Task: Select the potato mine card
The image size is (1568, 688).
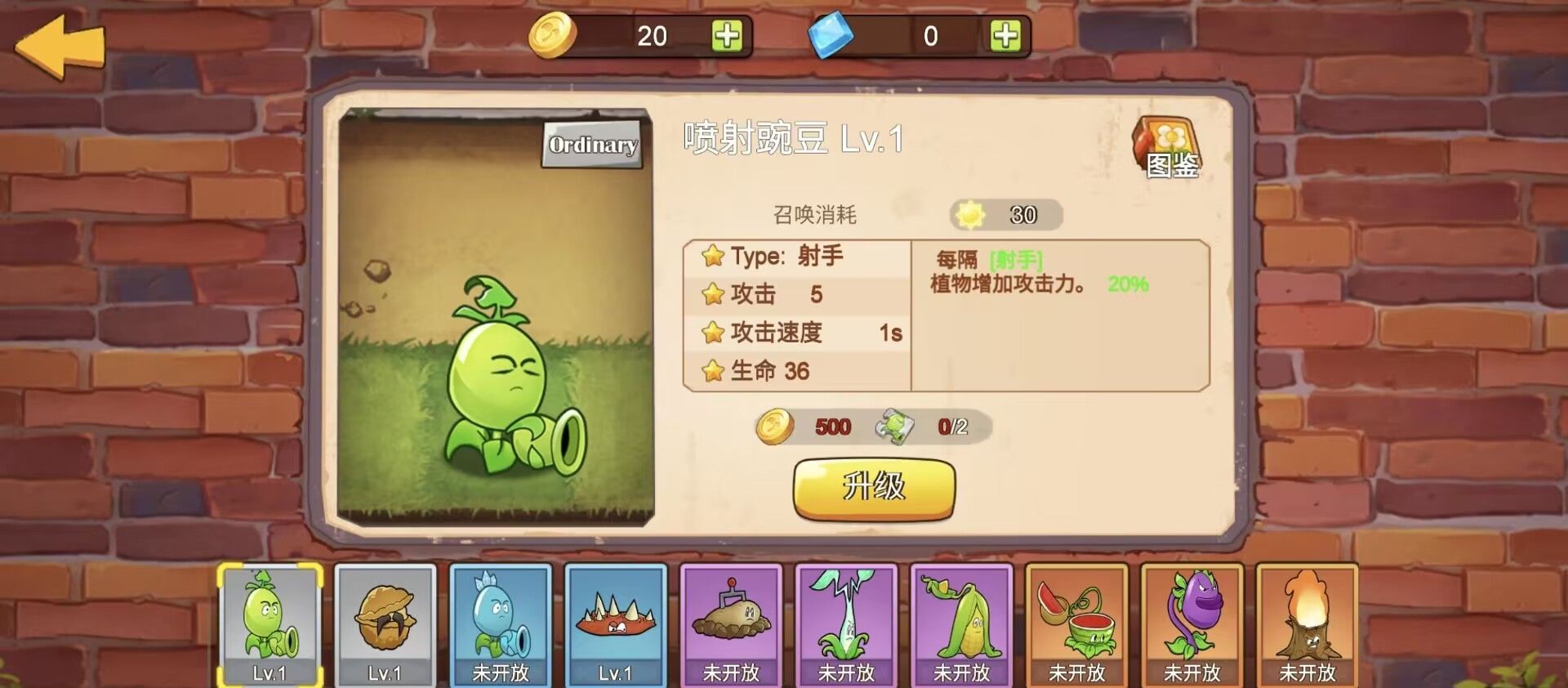Action: click(731, 625)
